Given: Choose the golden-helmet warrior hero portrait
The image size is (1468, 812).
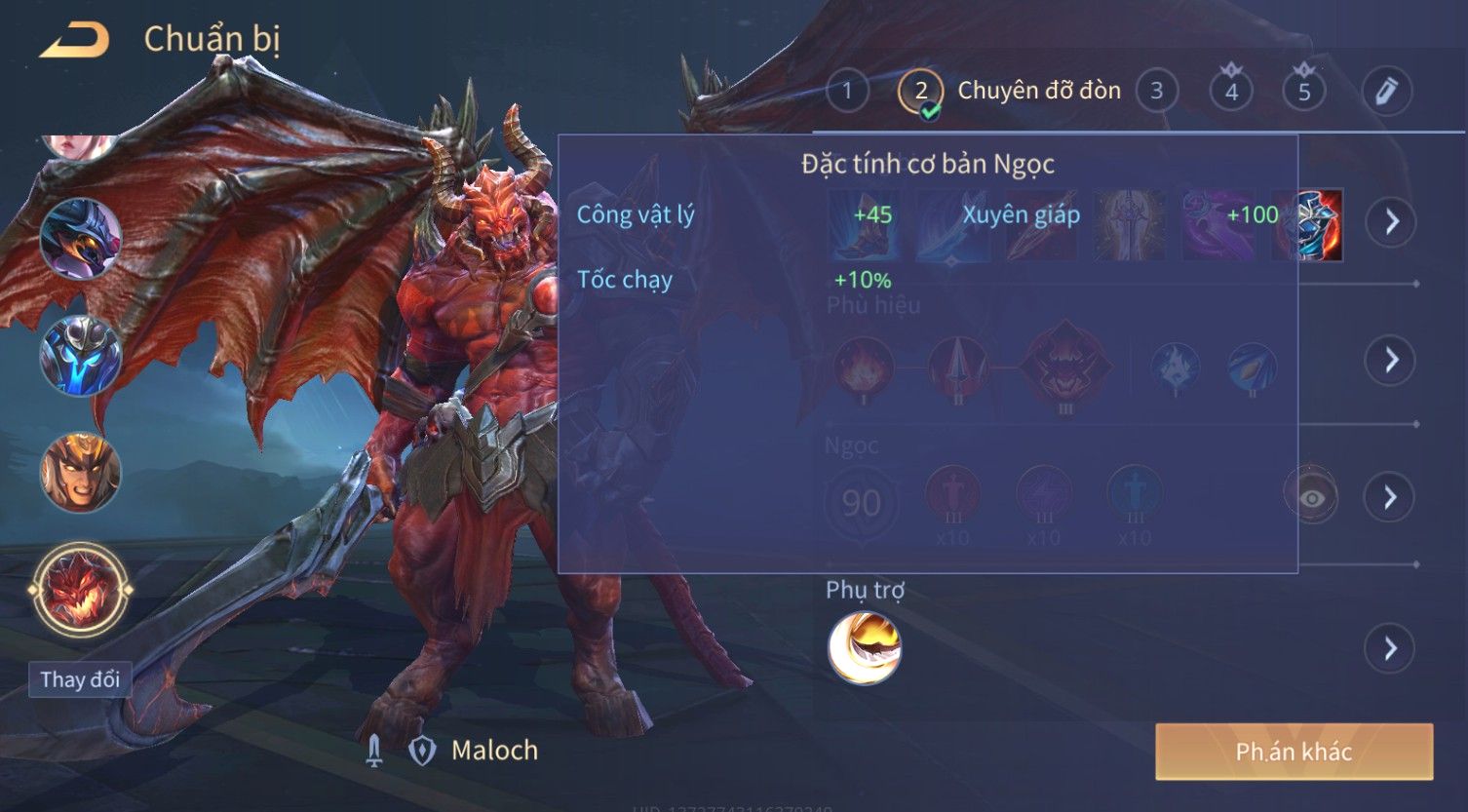Looking at the screenshot, I should tap(80, 474).
